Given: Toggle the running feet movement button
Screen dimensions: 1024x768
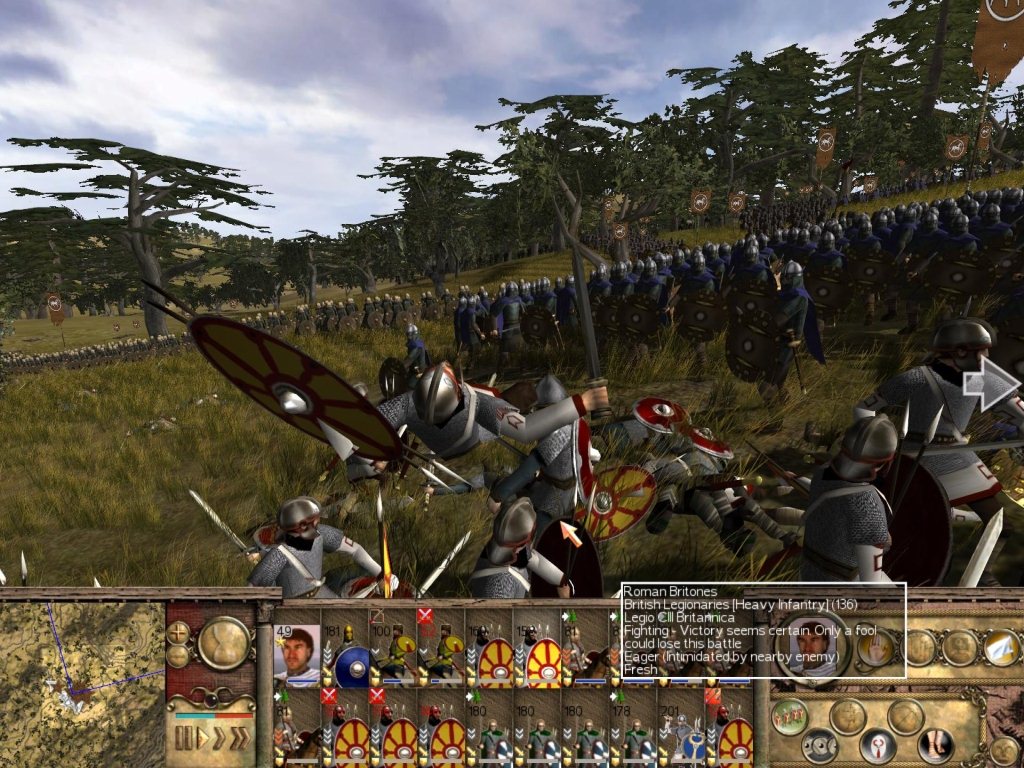Looking at the screenshot, I should pyautogui.click(x=933, y=746).
